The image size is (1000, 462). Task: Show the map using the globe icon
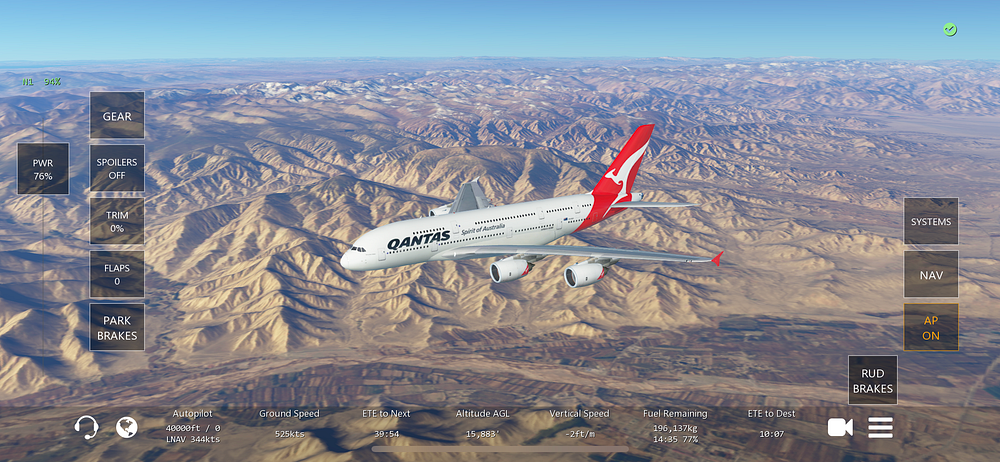[x=126, y=428]
